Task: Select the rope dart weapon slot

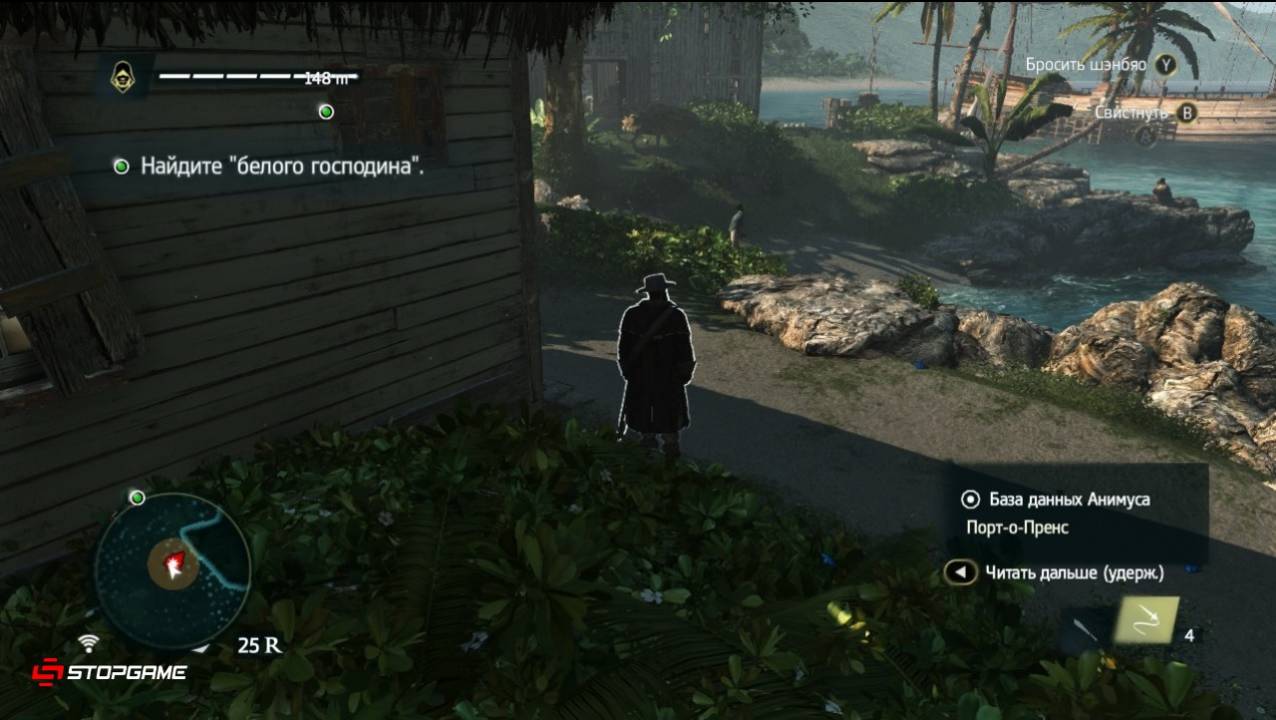Action: point(1147,622)
